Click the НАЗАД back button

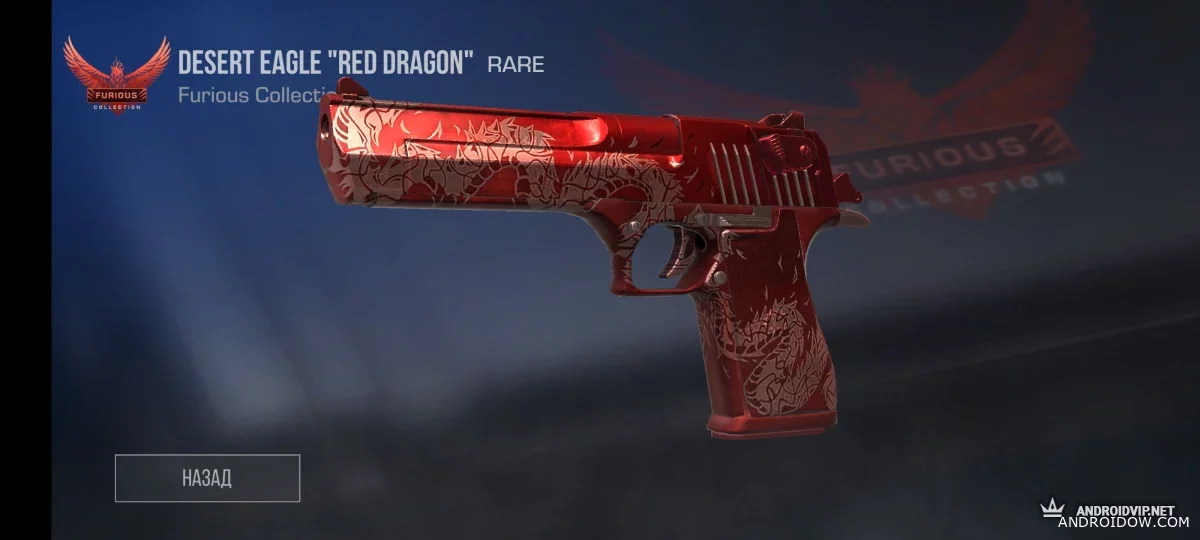pos(207,478)
